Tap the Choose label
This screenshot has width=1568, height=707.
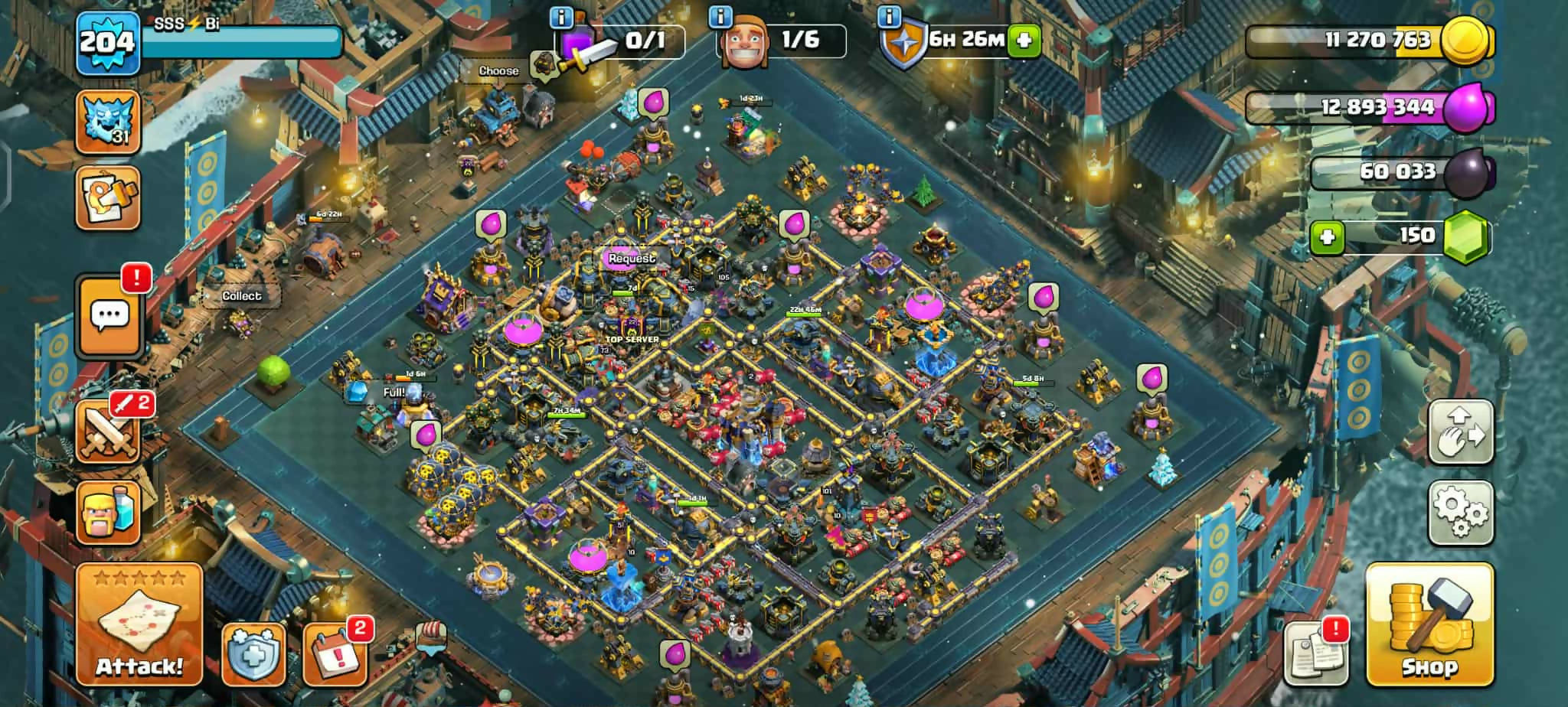[498, 71]
